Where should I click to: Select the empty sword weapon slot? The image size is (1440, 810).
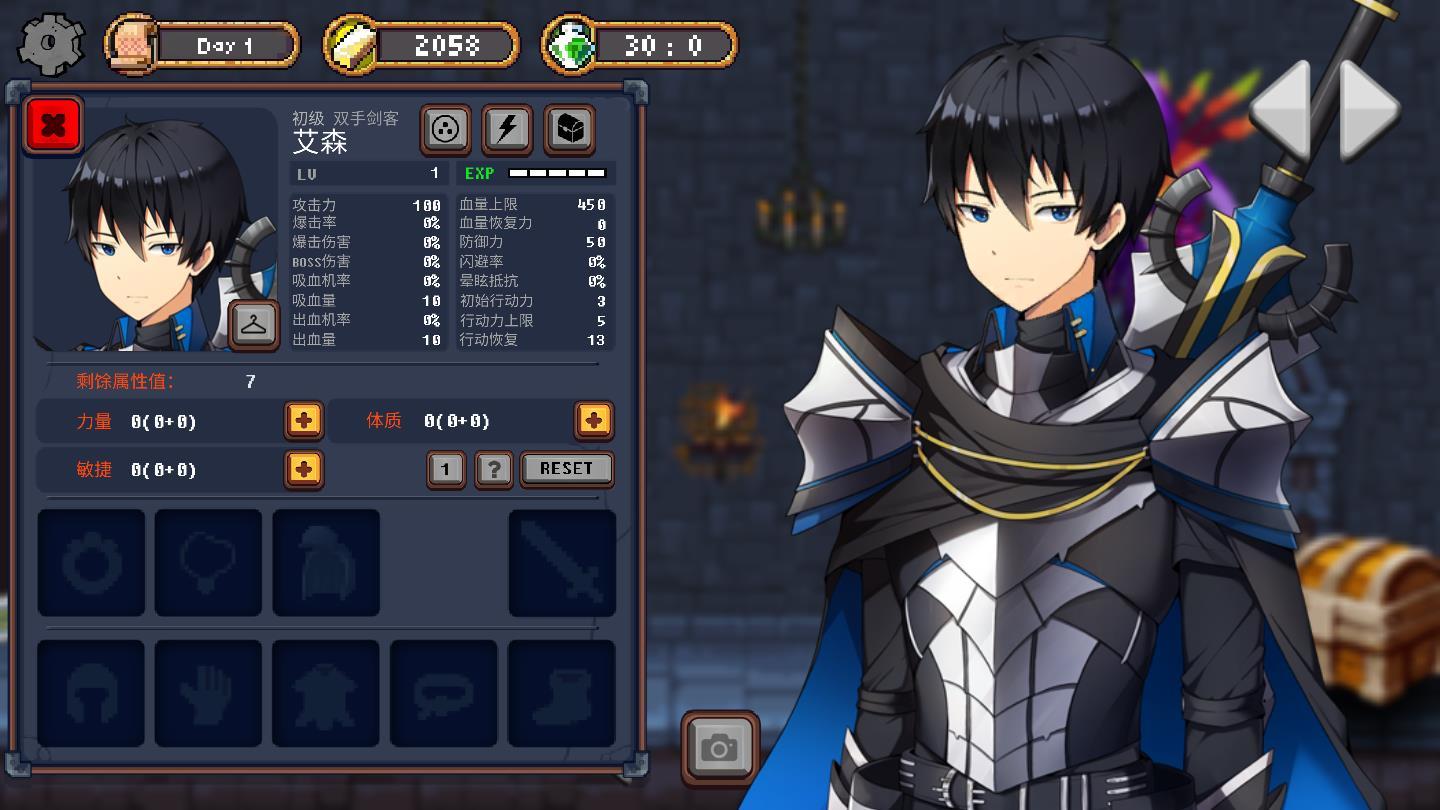pos(562,563)
